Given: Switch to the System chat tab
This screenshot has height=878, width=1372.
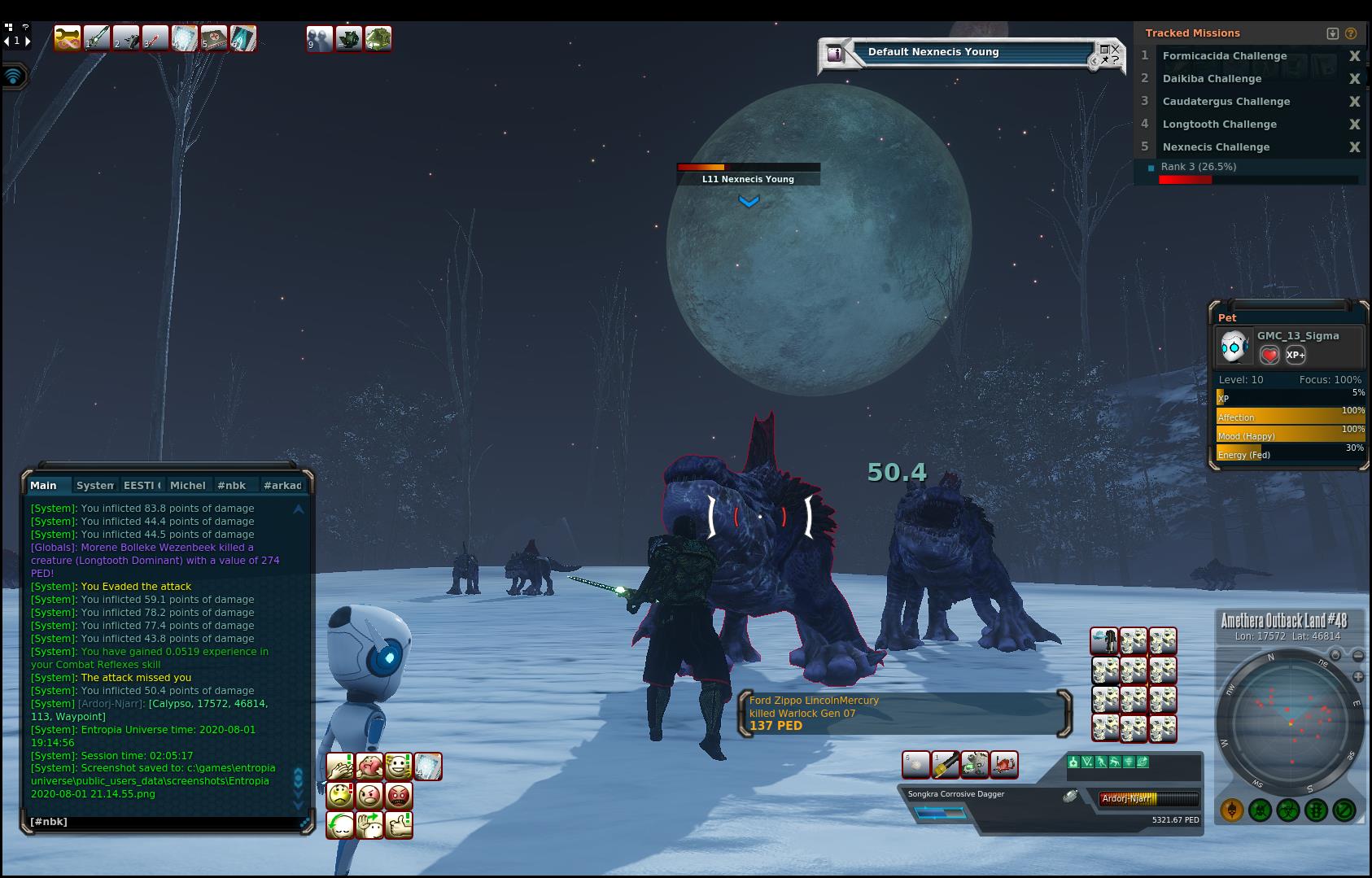Looking at the screenshot, I should [x=95, y=486].
